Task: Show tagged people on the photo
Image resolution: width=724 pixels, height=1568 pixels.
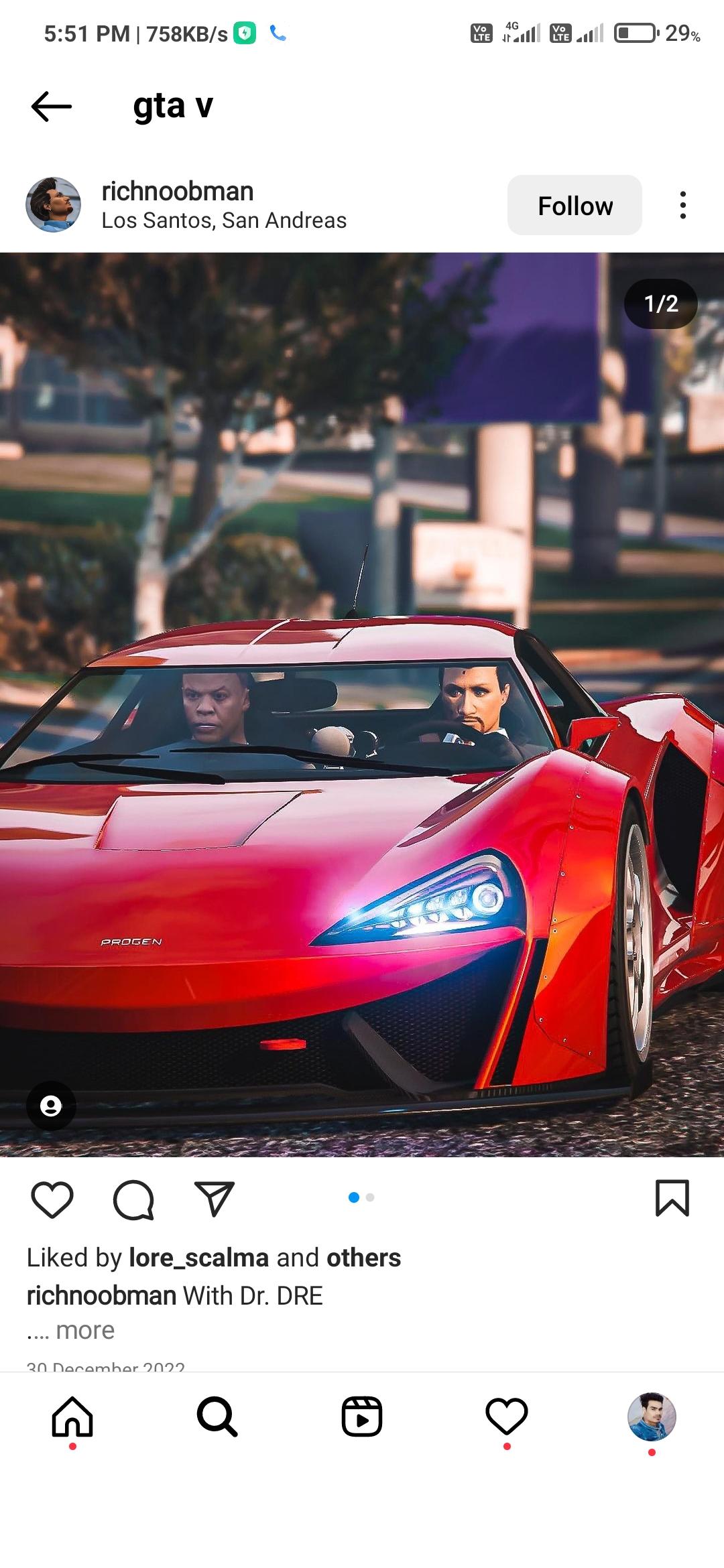Action: [51, 1106]
